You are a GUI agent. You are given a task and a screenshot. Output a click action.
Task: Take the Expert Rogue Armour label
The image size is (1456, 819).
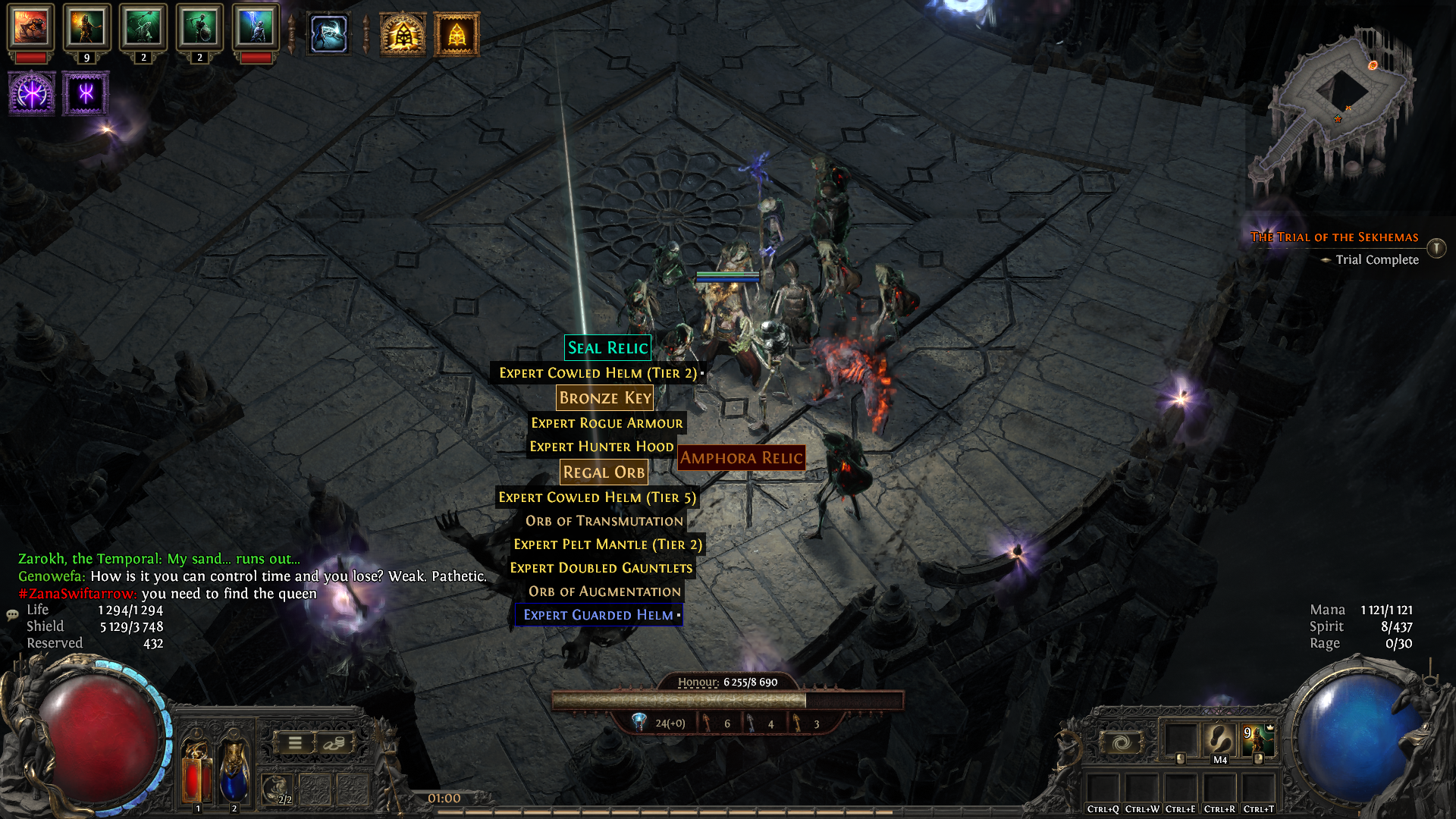[607, 423]
